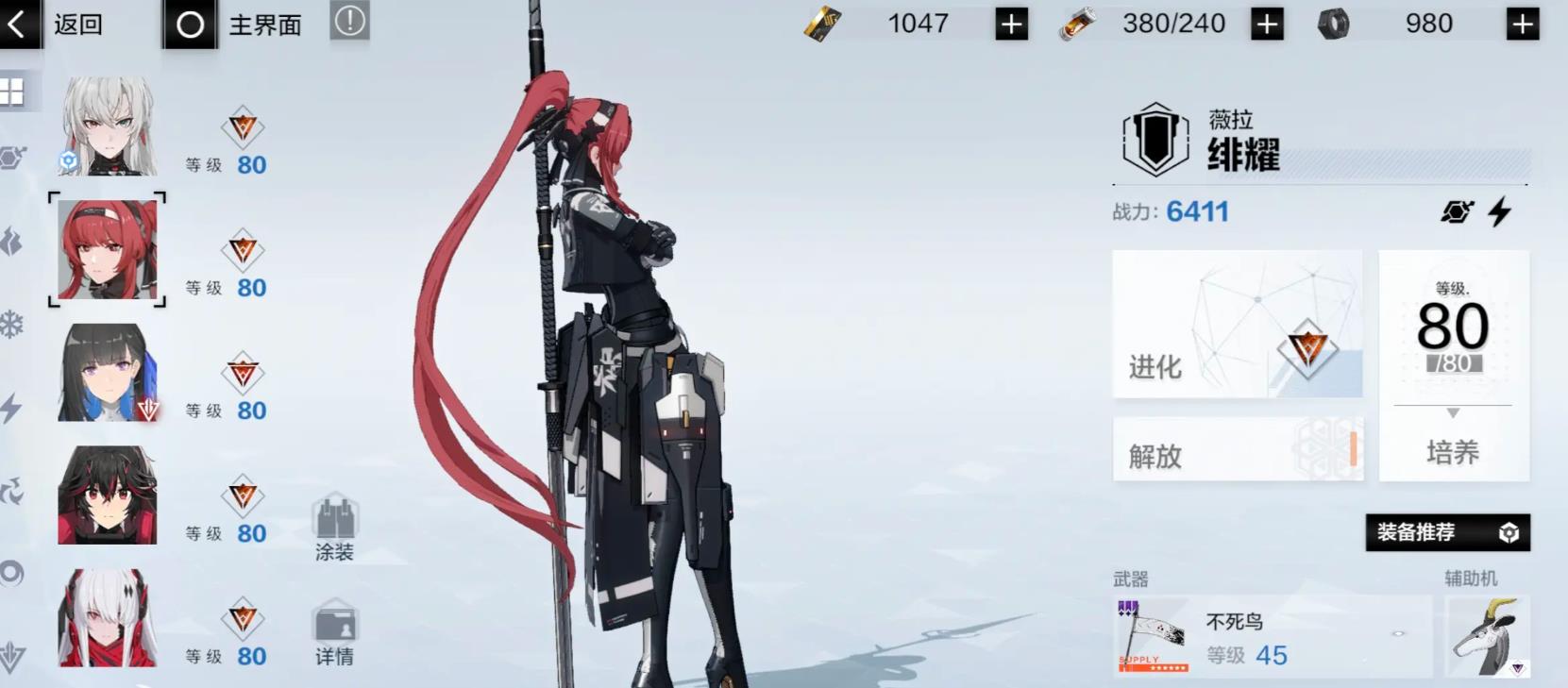Switch to the grid all-characters filter tab
Viewport: 1568px width, 688px height.
tap(12, 92)
